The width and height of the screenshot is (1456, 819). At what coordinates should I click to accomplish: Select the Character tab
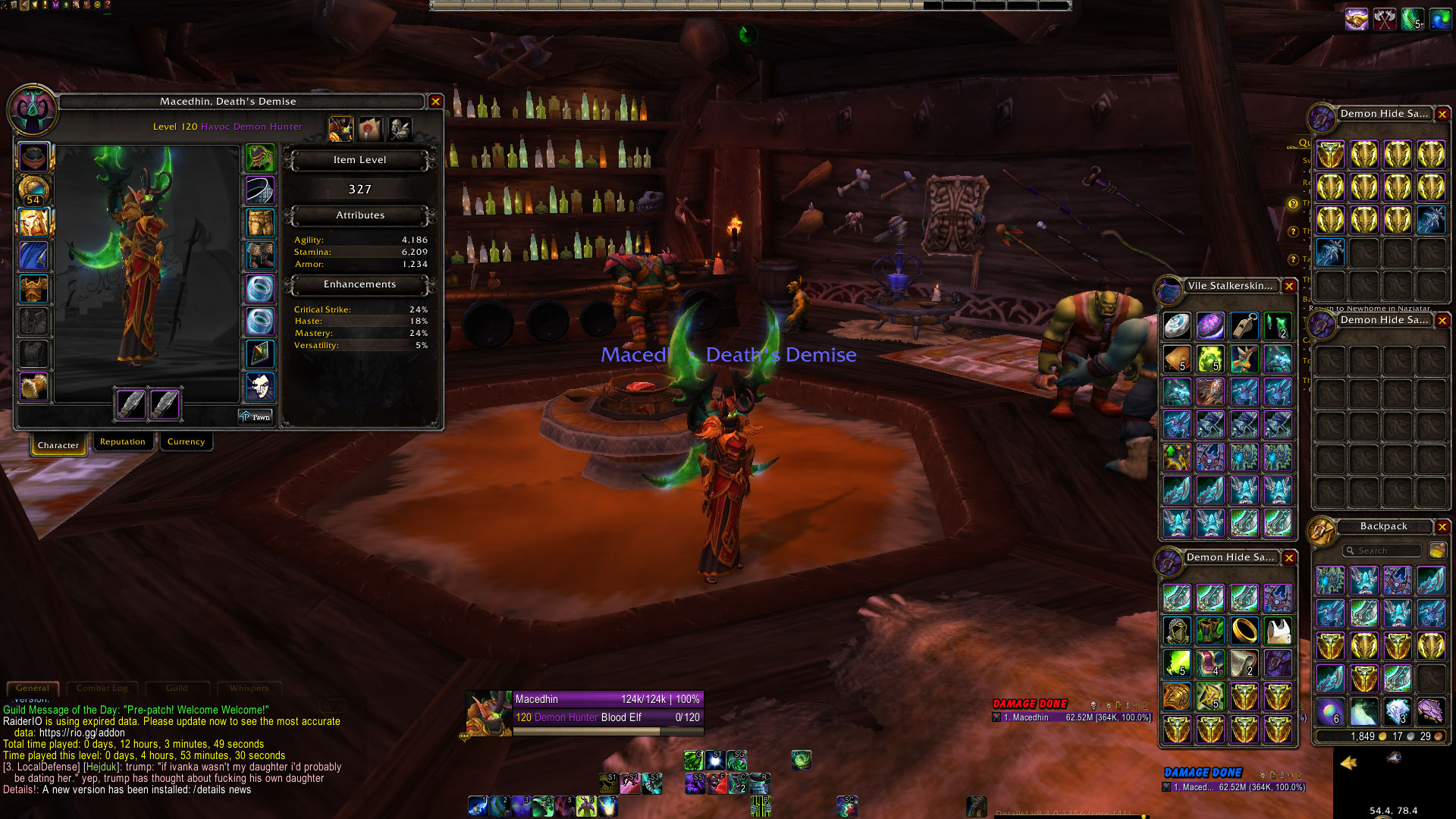point(58,445)
